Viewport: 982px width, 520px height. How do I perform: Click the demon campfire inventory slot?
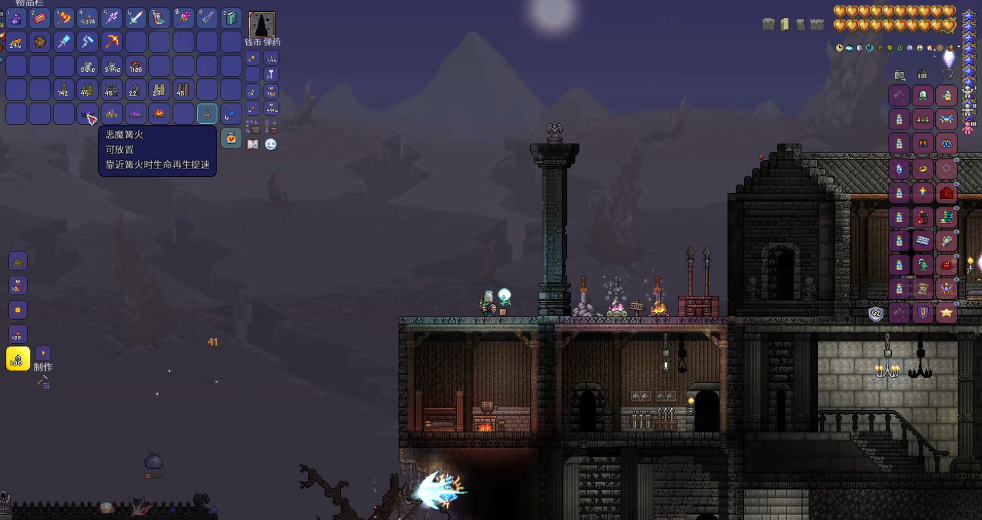click(88, 114)
